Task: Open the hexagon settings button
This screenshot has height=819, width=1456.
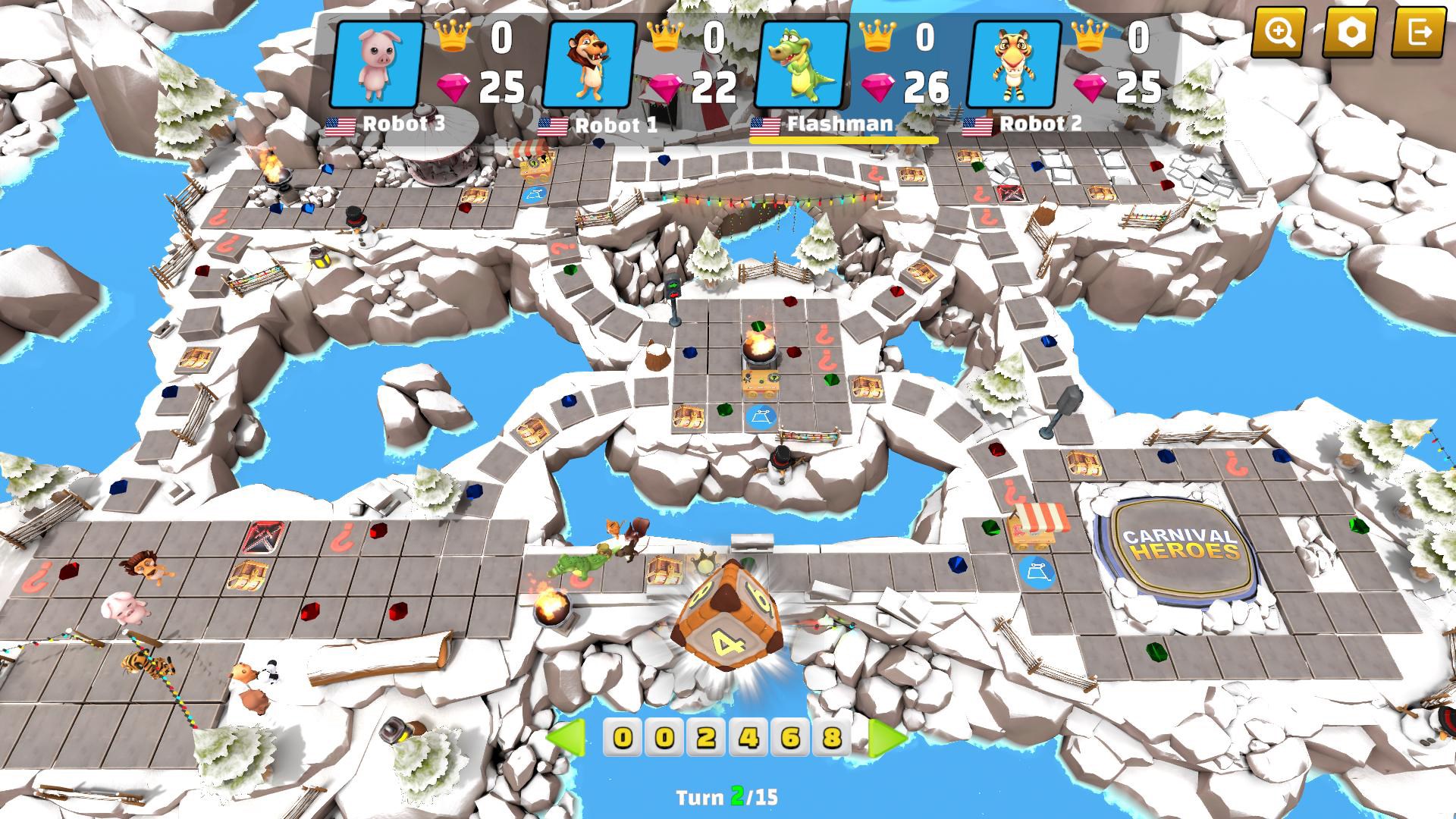Action: pos(1349,33)
